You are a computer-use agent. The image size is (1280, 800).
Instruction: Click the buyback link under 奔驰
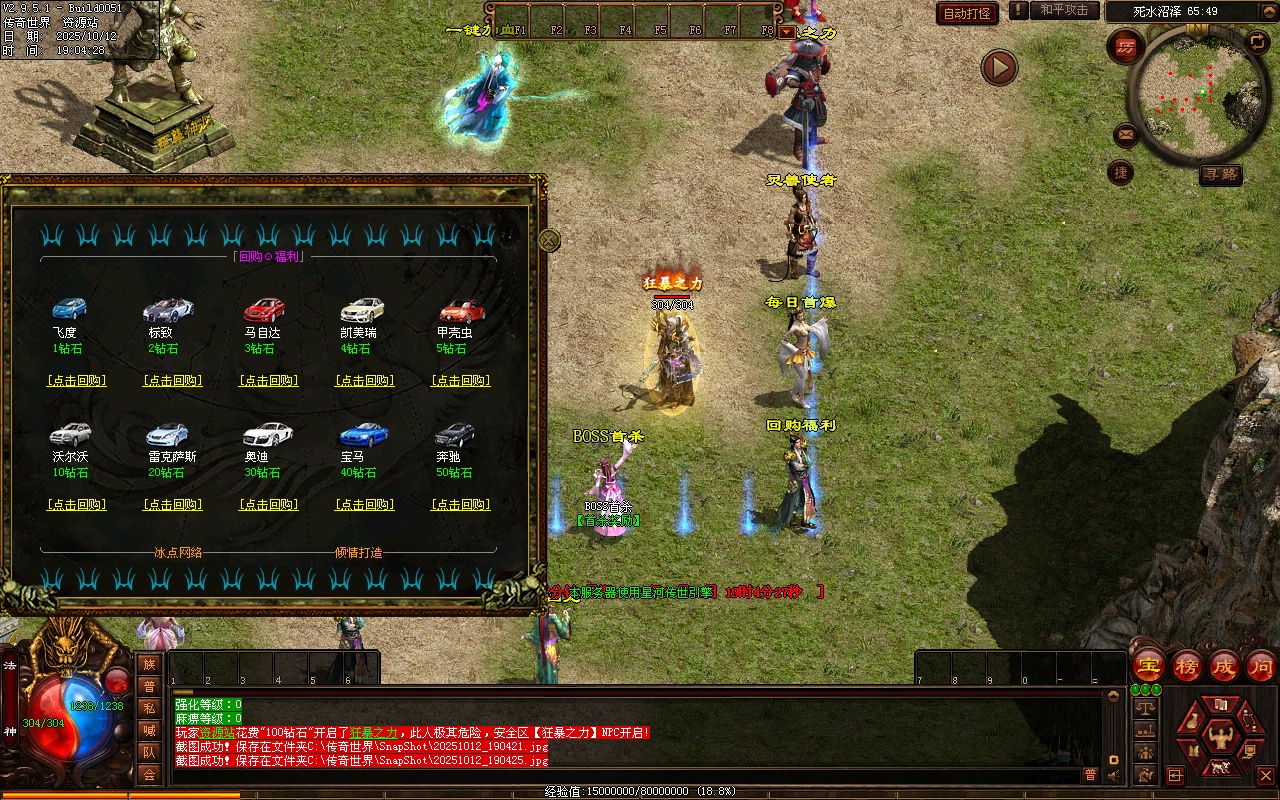click(461, 505)
